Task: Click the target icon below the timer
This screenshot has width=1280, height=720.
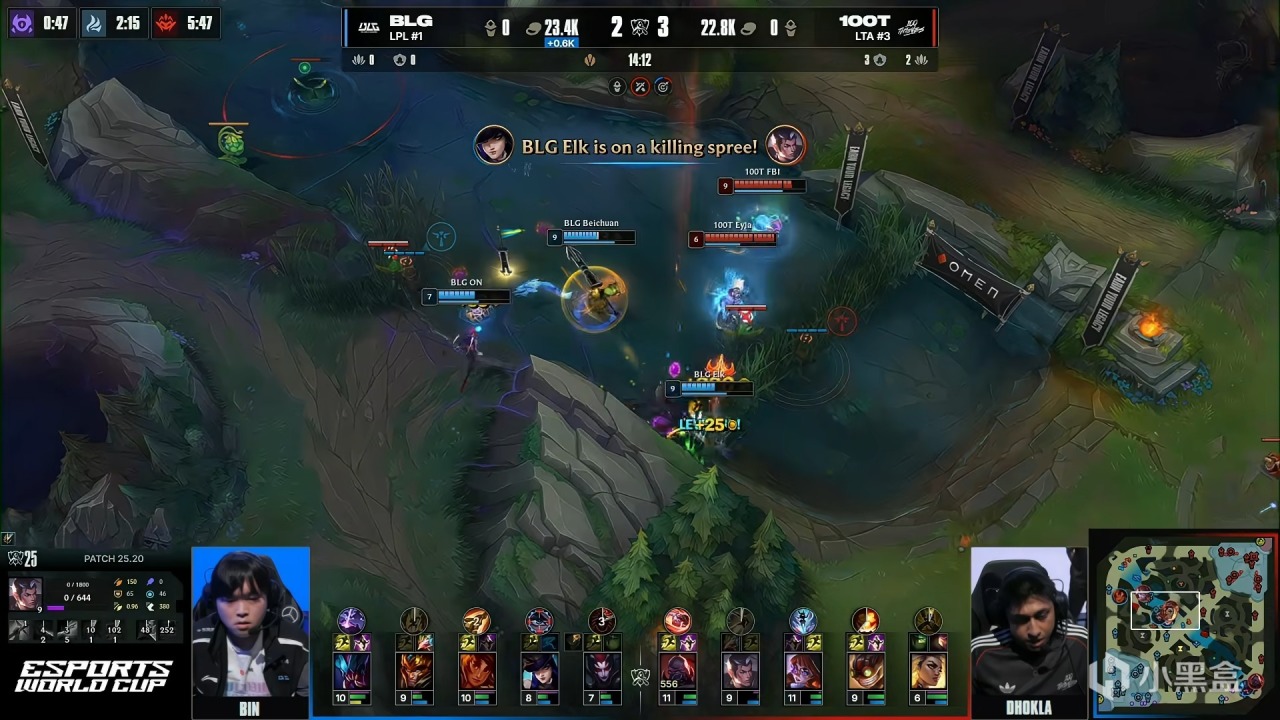Action: [661, 87]
